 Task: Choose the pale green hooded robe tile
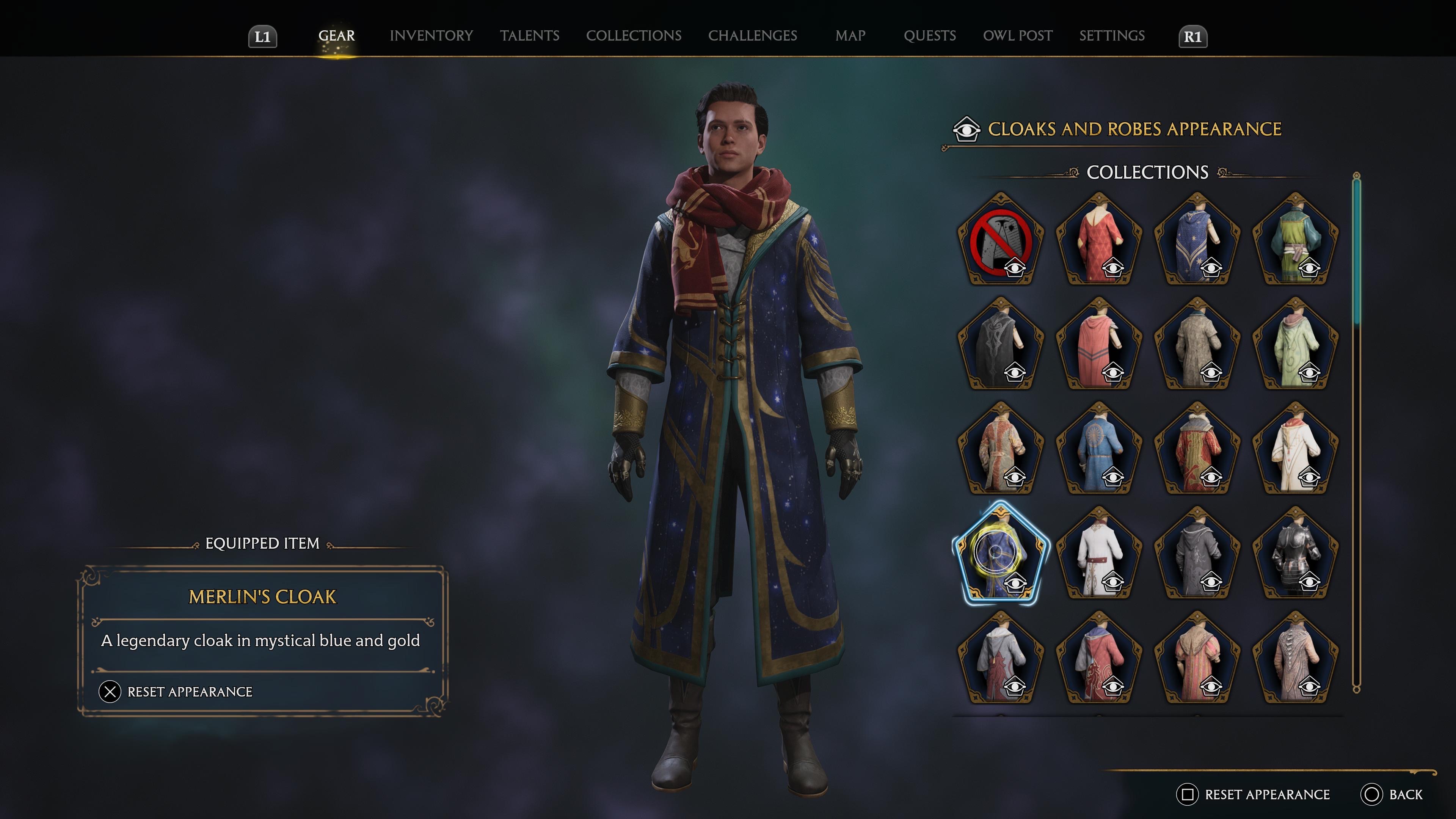(x=1295, y=344)
